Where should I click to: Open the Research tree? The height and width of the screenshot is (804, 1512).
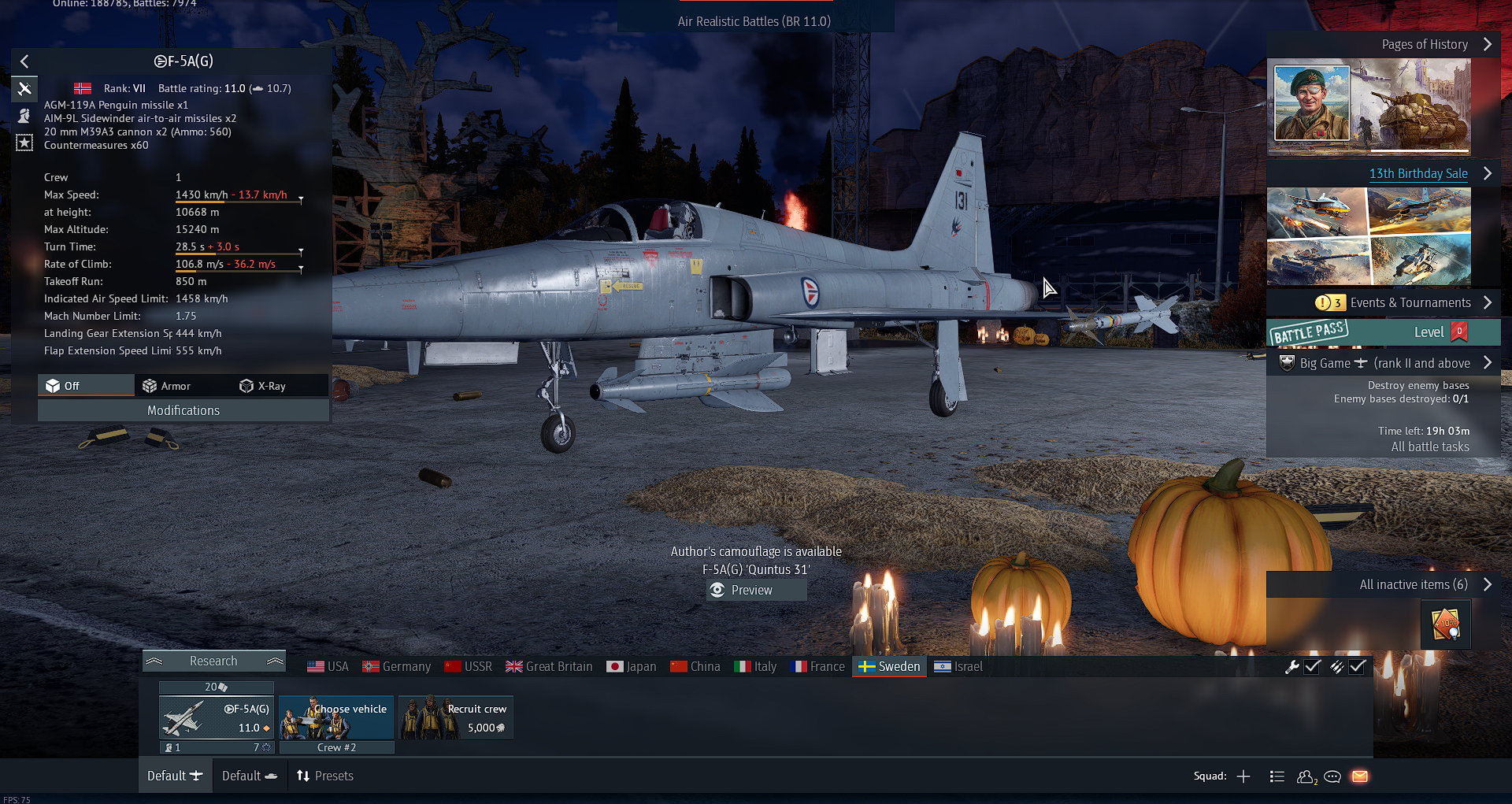(213, 661)
